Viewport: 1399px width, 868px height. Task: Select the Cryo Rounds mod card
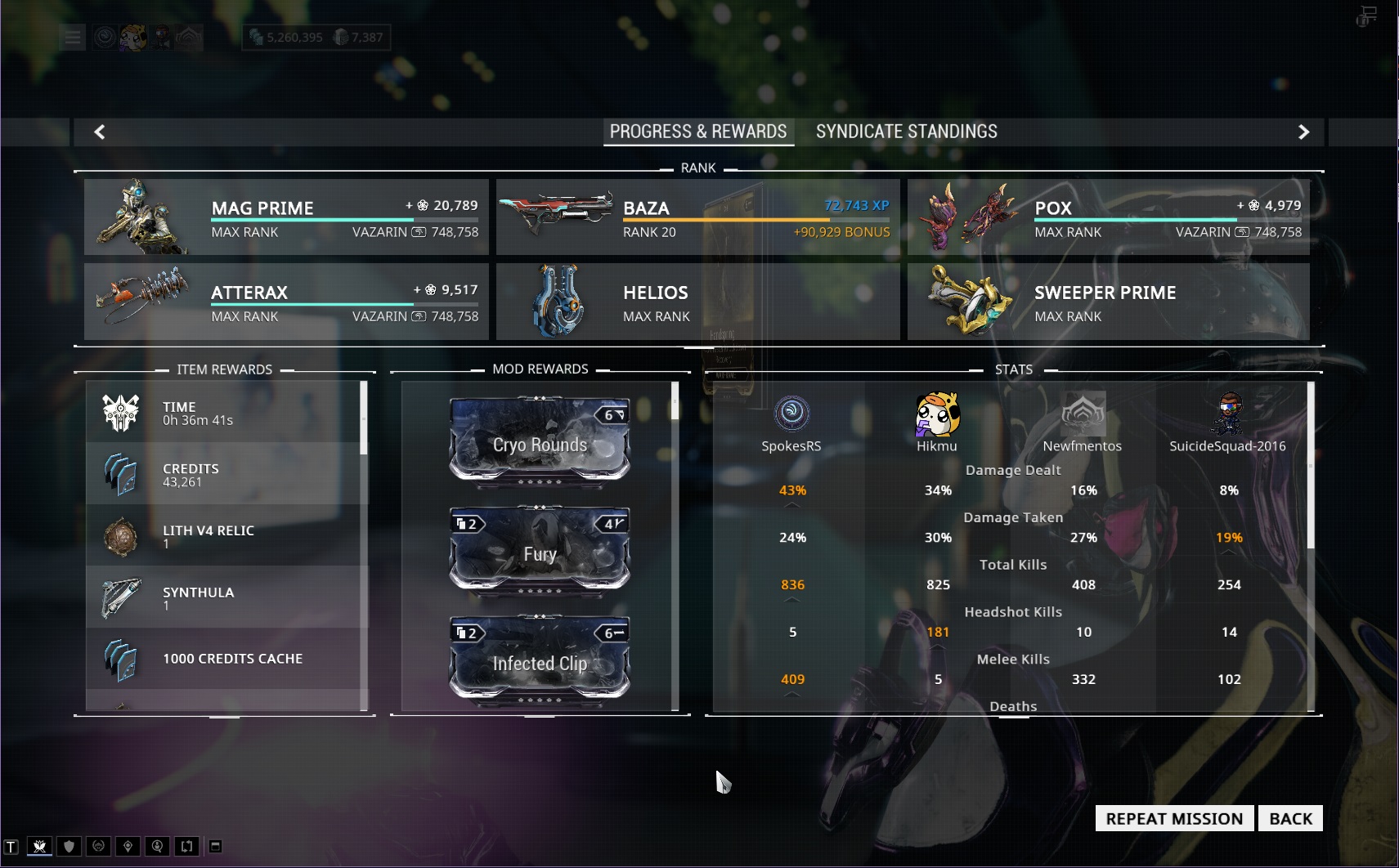point(540,441)
